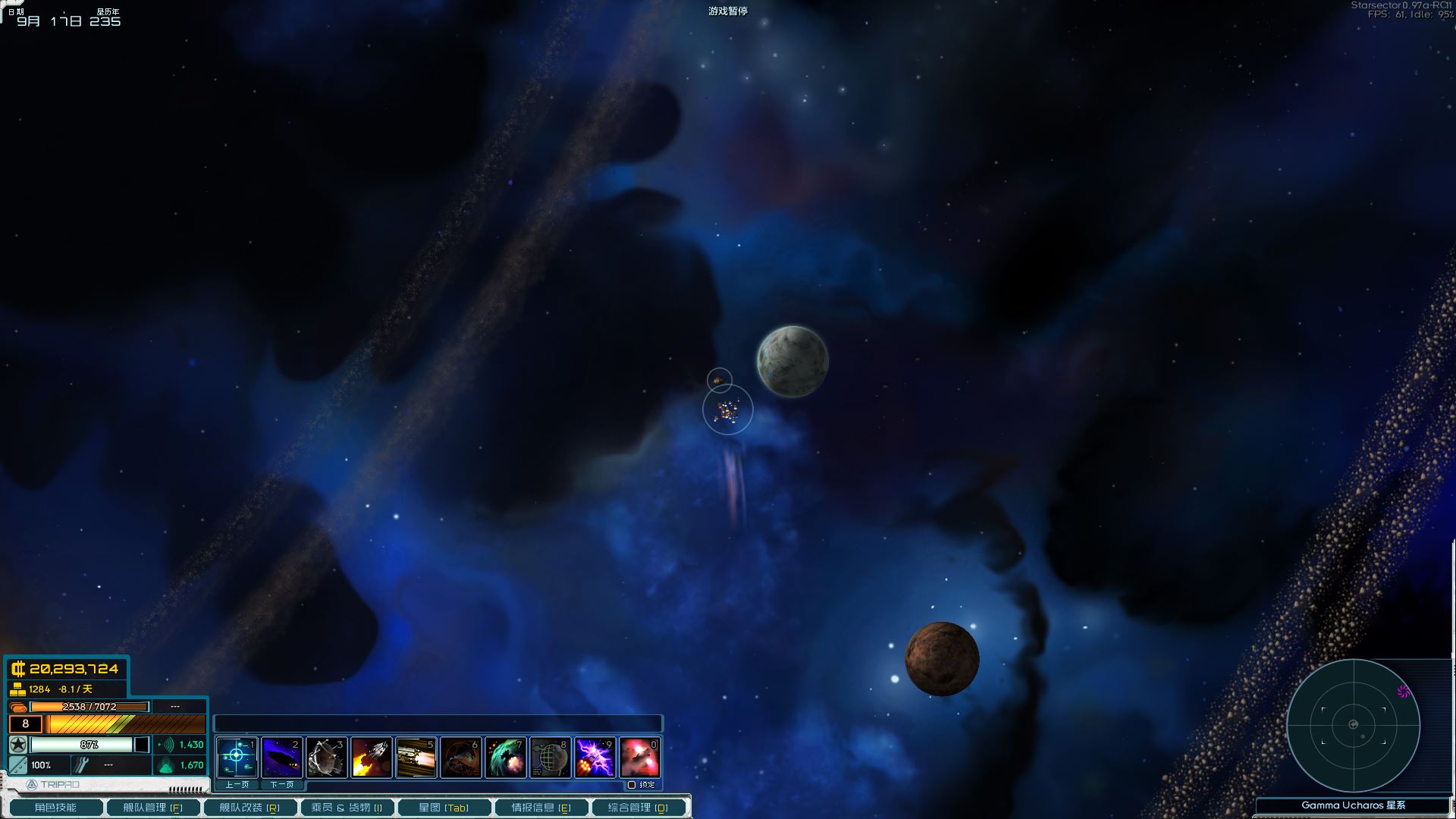
Task: Go to previous ability page 上一页
Action: pos(237,785)
